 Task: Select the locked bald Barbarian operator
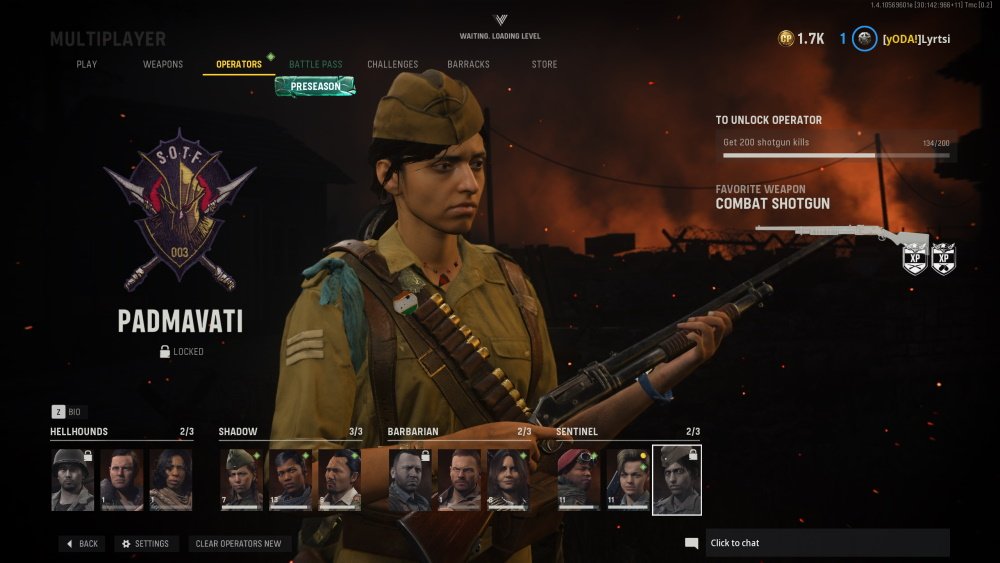pos(410,480)
